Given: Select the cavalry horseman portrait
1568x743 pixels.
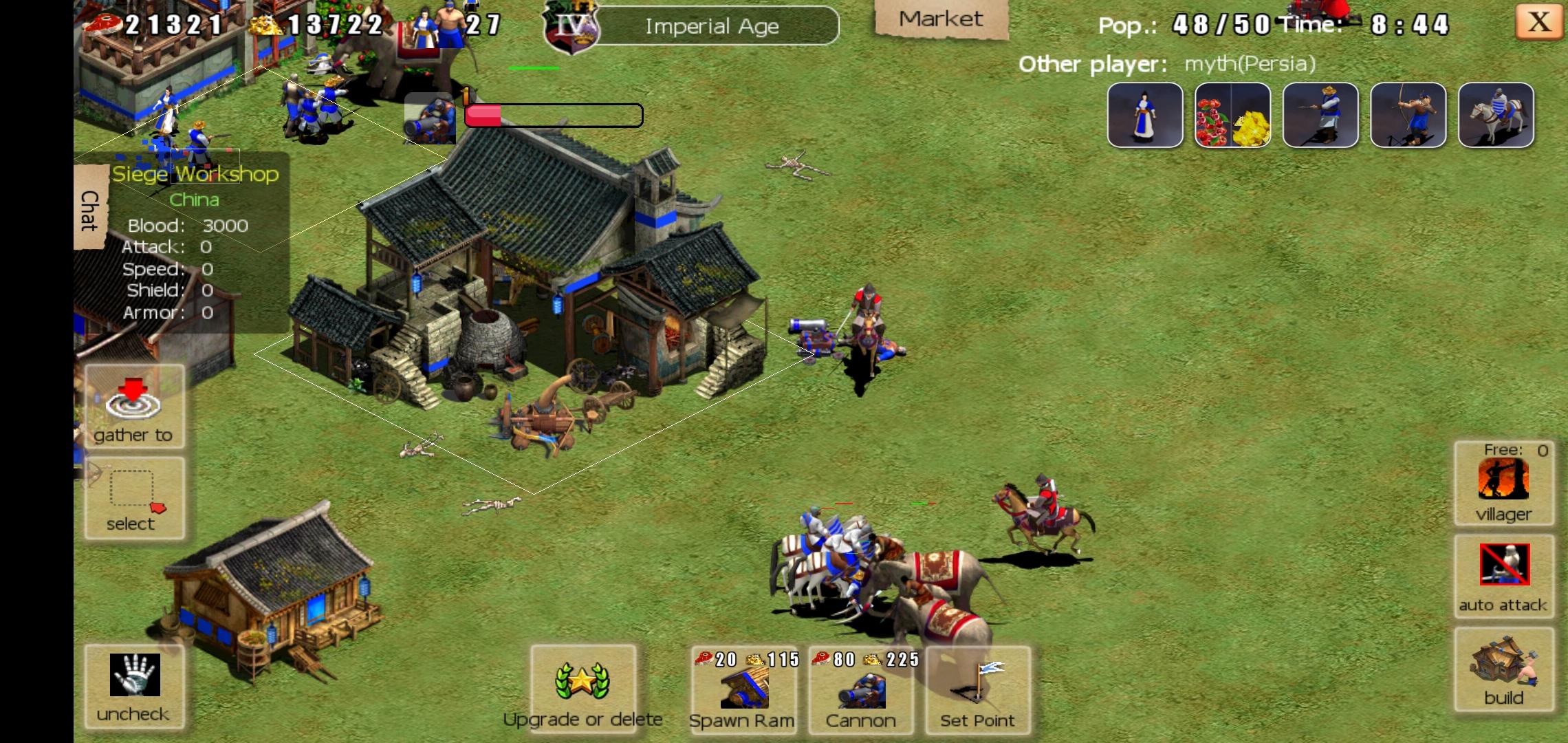Looking at the screenshot, I should [1496, 116].
